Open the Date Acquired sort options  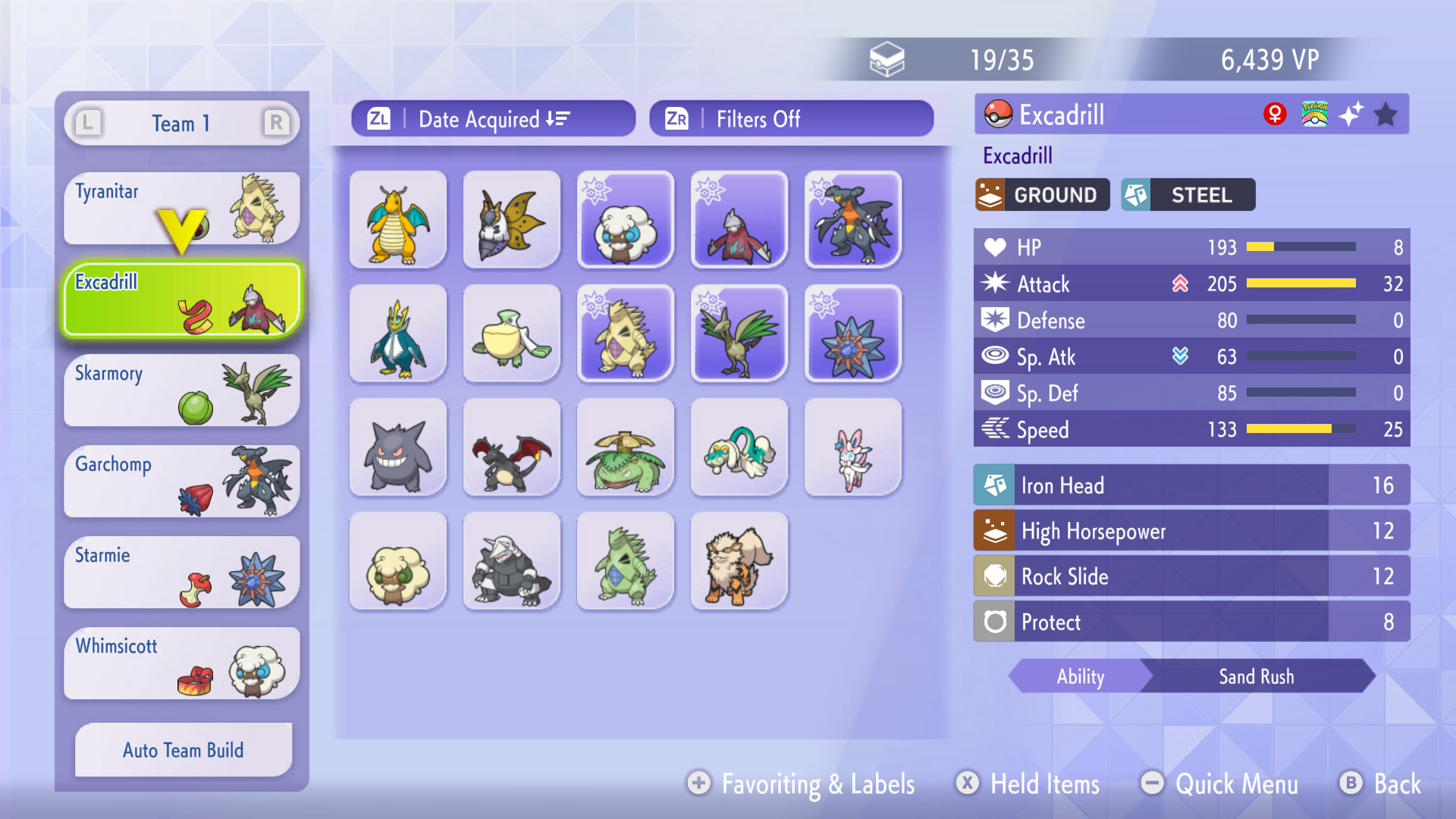493,118
